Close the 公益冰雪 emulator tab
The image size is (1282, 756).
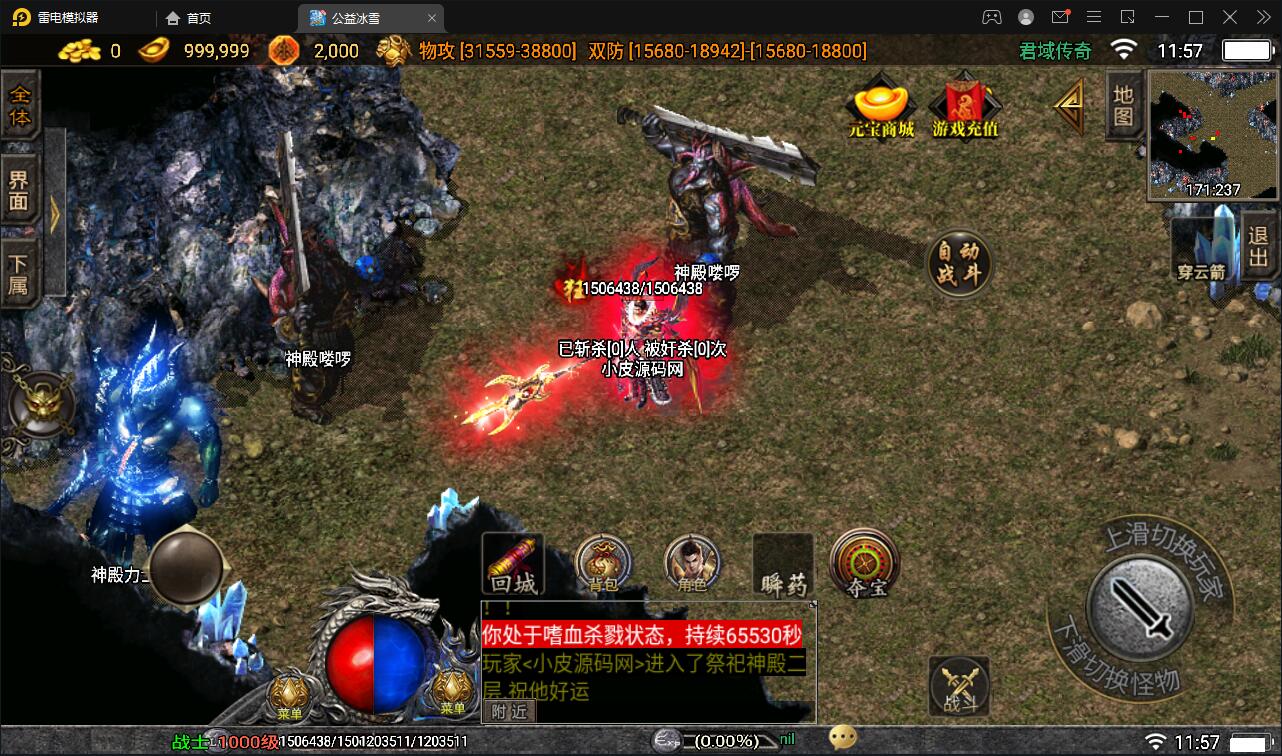(x=432, y=18)
